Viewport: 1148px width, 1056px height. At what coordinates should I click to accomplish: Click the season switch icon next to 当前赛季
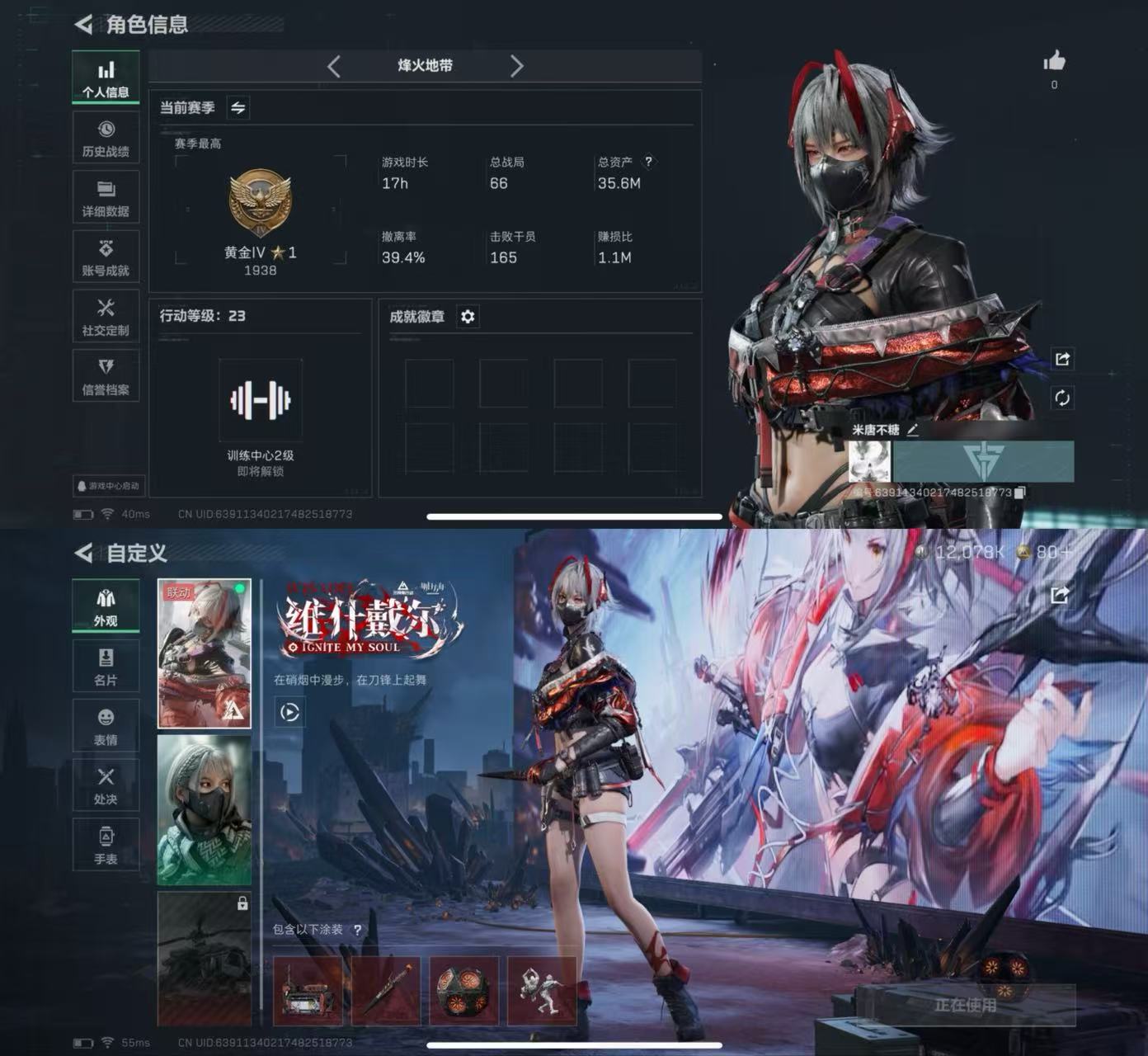click(x=237, y=107)
